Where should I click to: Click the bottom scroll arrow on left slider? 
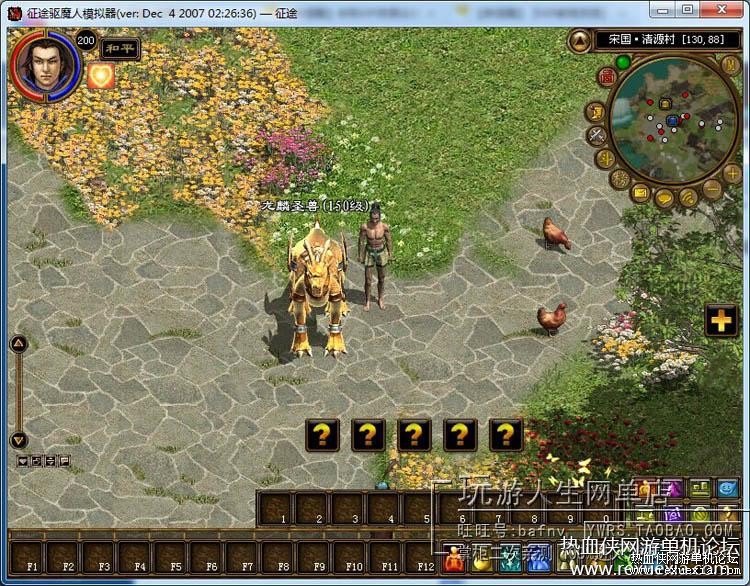18,440
